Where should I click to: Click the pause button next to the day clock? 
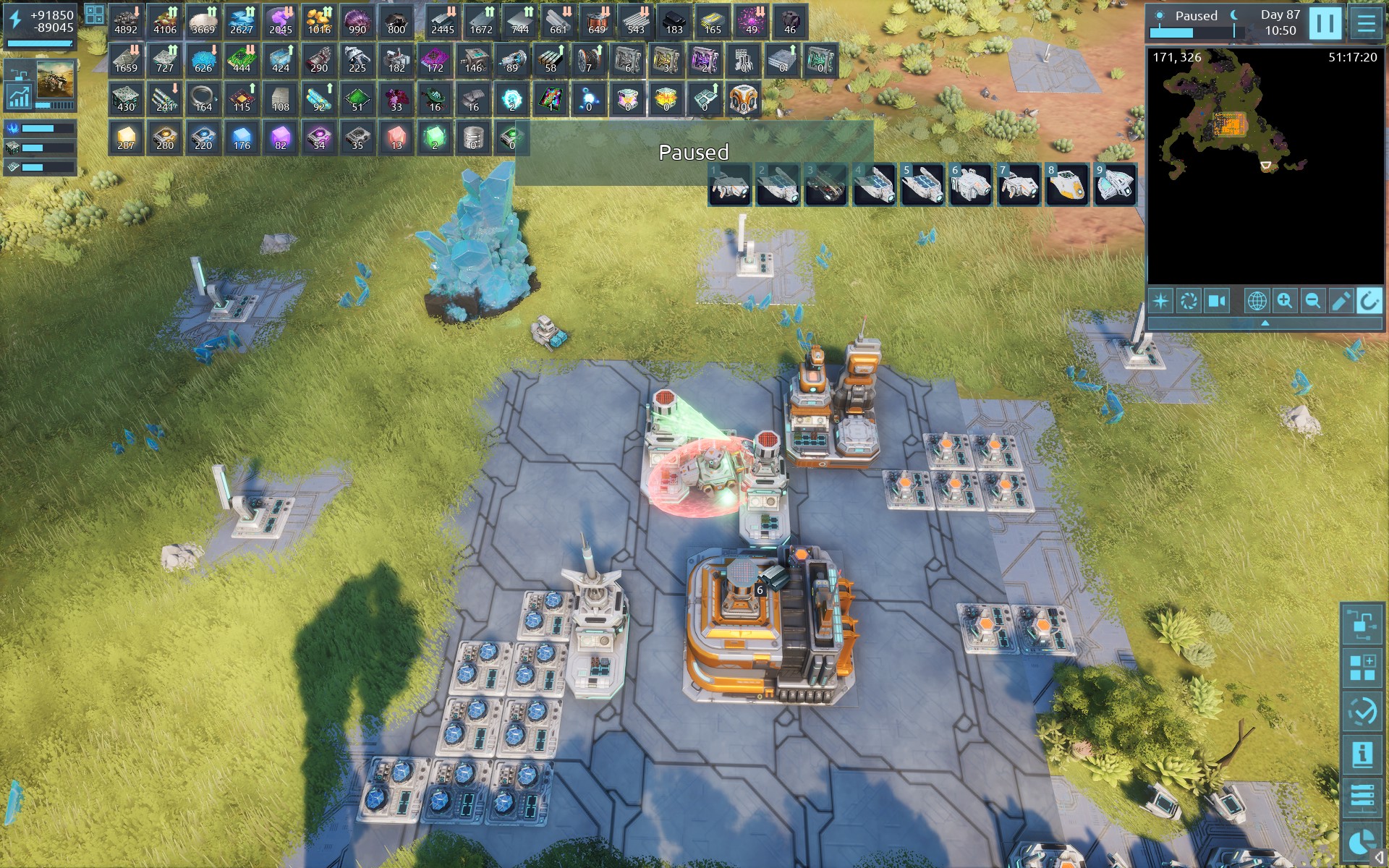click(x=1325, y=23)
